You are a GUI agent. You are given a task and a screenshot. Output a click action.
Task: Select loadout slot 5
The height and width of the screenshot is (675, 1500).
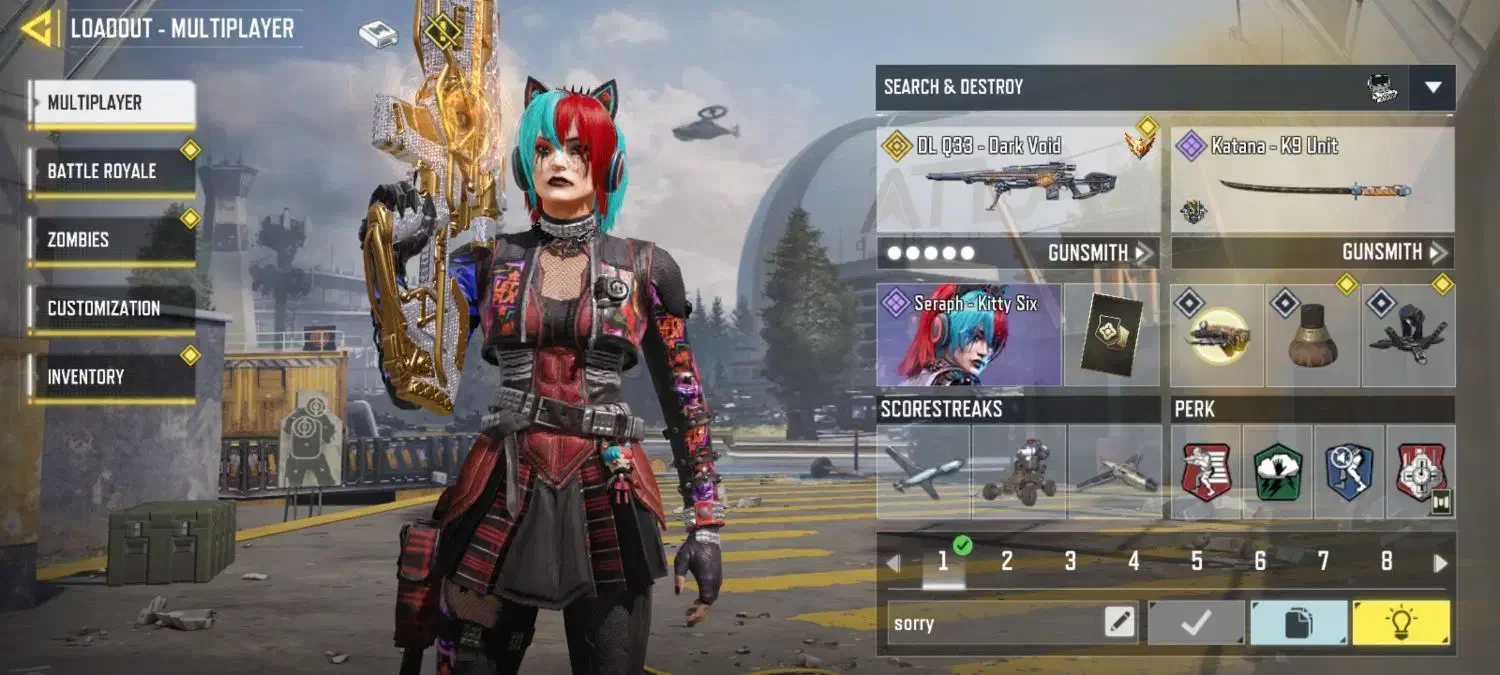(x=1196, y=562)
